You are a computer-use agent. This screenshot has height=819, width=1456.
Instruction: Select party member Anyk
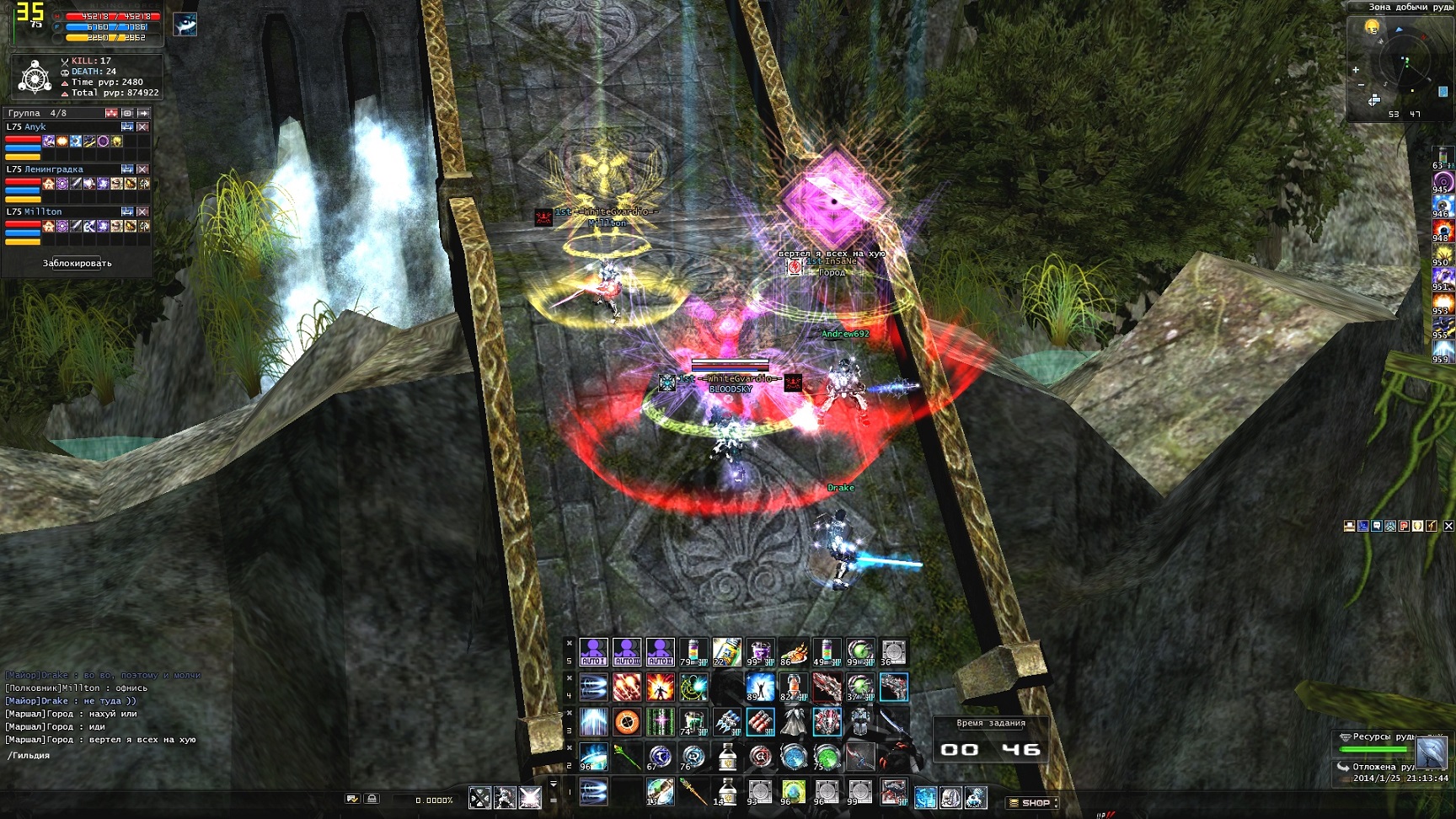pos(35,127)
